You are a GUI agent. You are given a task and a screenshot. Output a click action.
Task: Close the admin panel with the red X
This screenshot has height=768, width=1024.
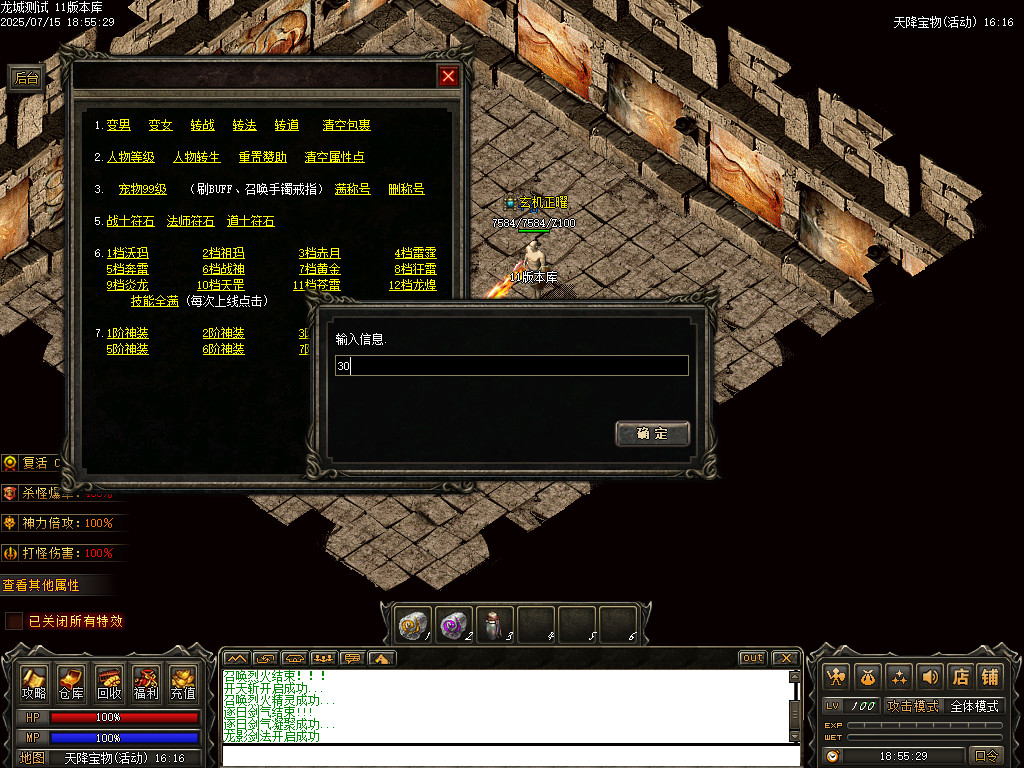449,76
